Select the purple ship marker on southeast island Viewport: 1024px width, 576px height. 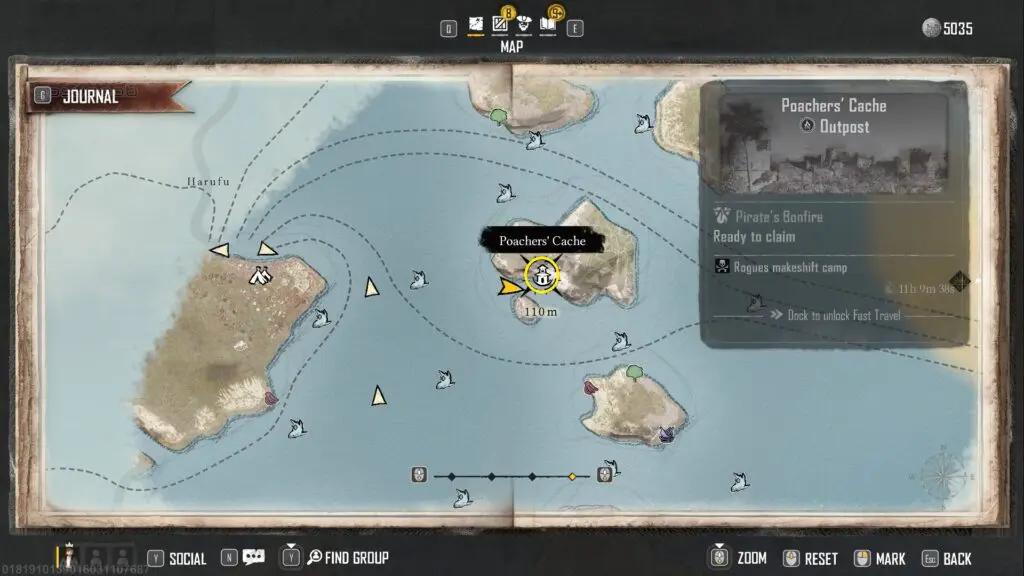666,433
